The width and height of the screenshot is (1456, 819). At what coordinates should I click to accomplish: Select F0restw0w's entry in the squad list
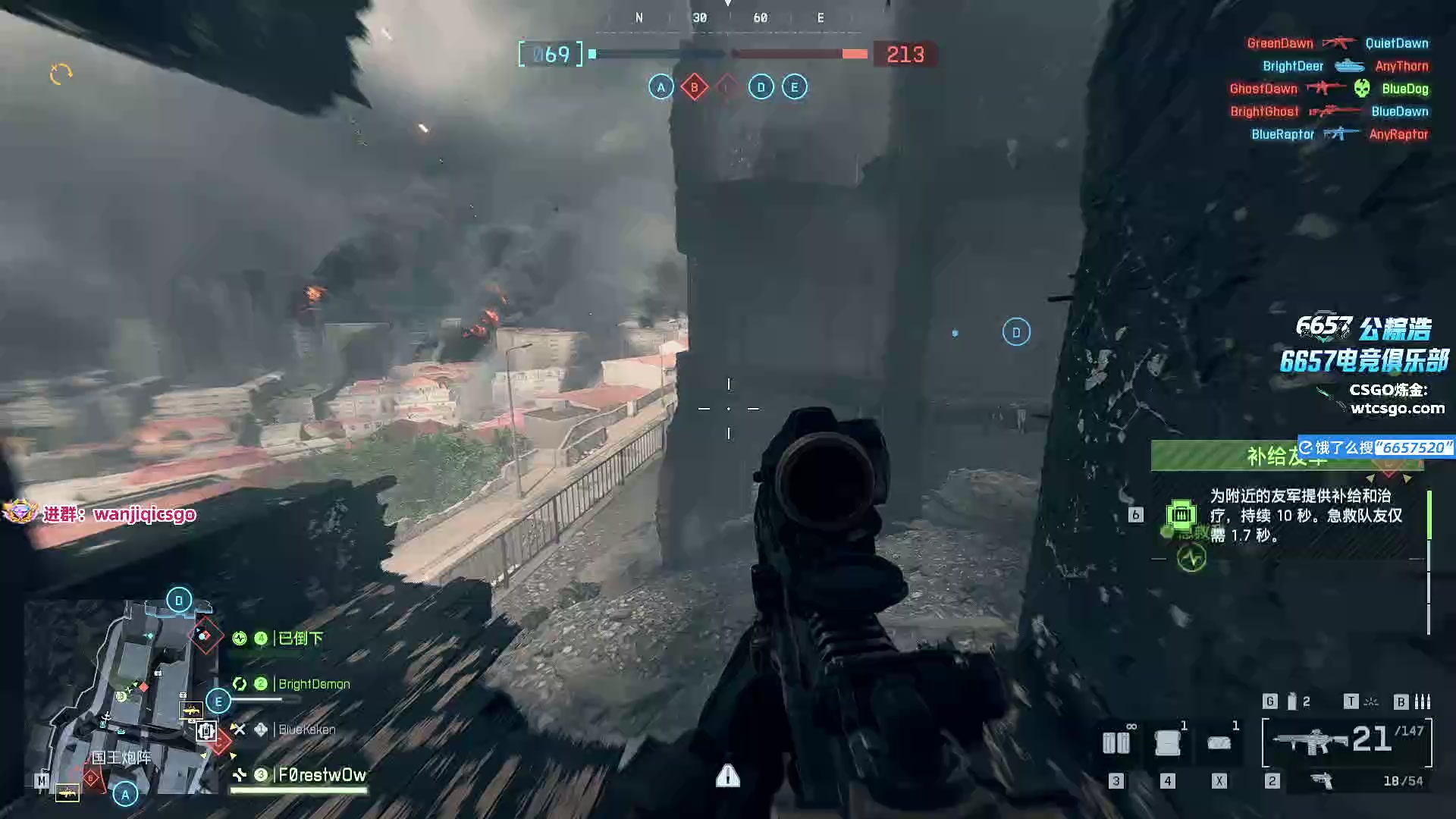pyautogui.click(x=321, y=775)
